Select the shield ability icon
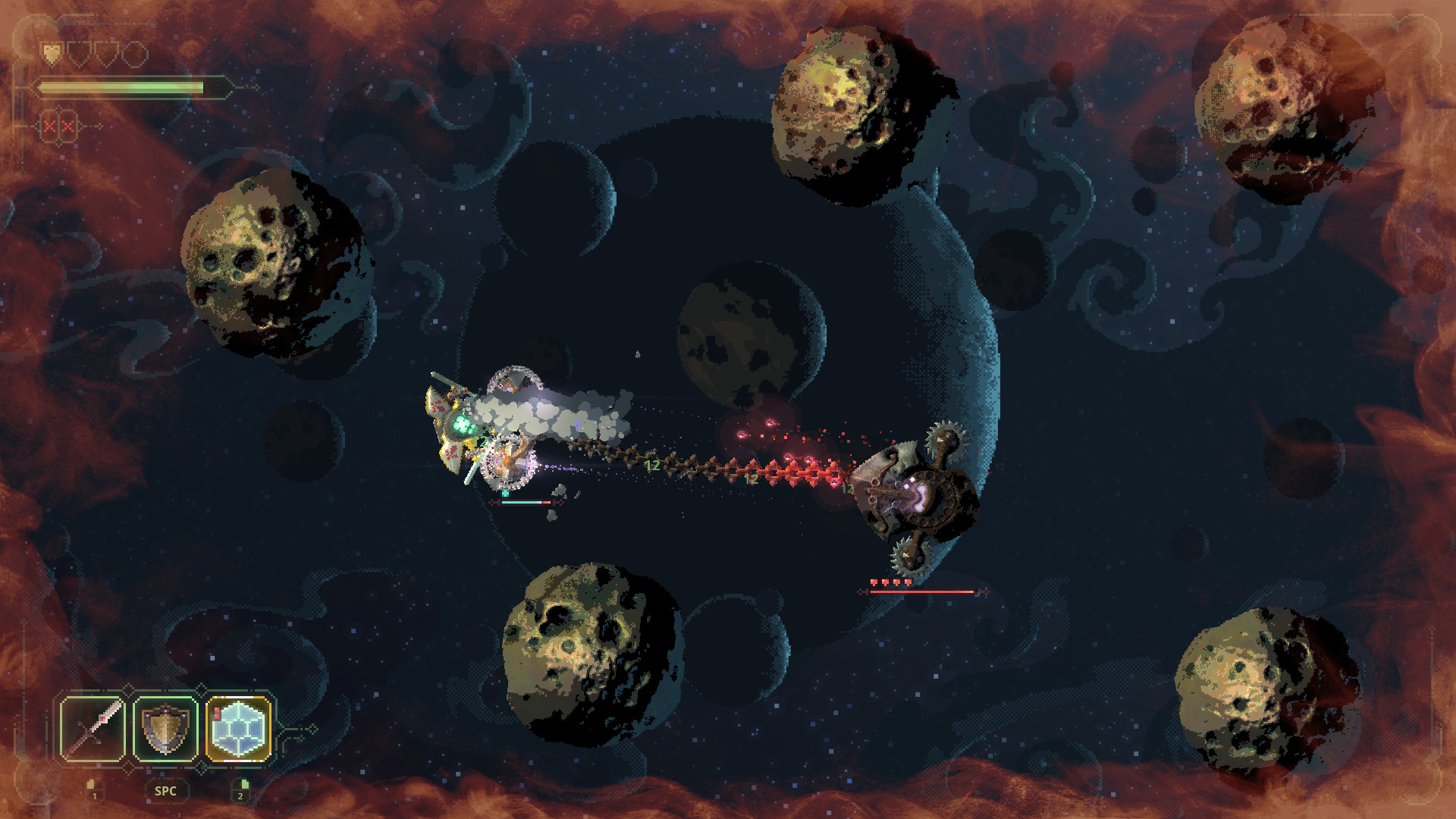The height and width of the screenshot is (819, 1456). [x=165, y=727]
